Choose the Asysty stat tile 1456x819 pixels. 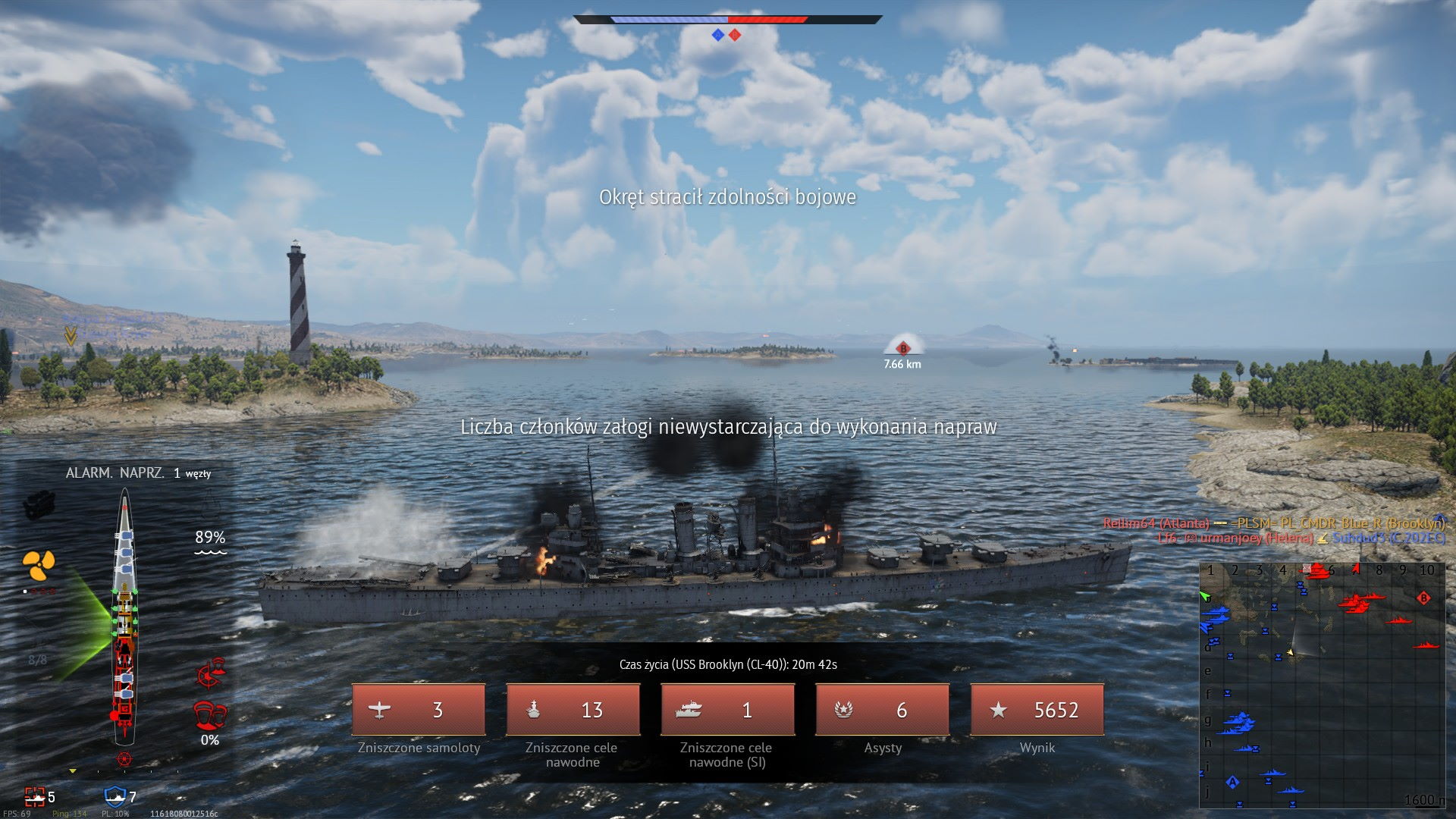(x=882, y=710)
